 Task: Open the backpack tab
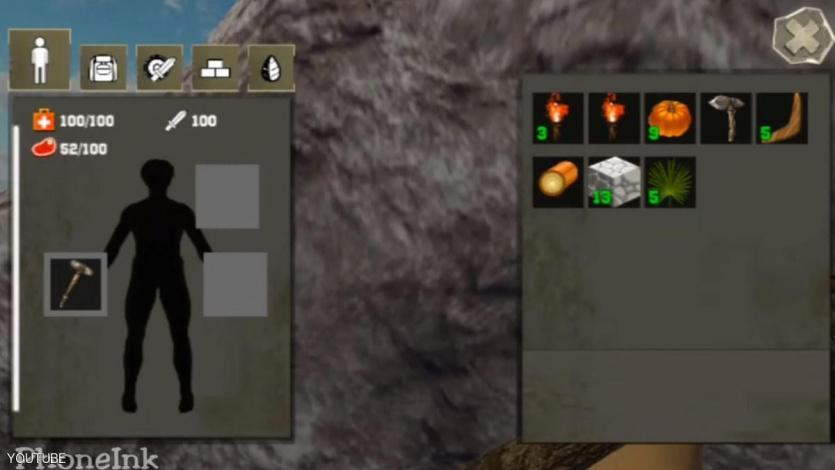tap(103, 67)
